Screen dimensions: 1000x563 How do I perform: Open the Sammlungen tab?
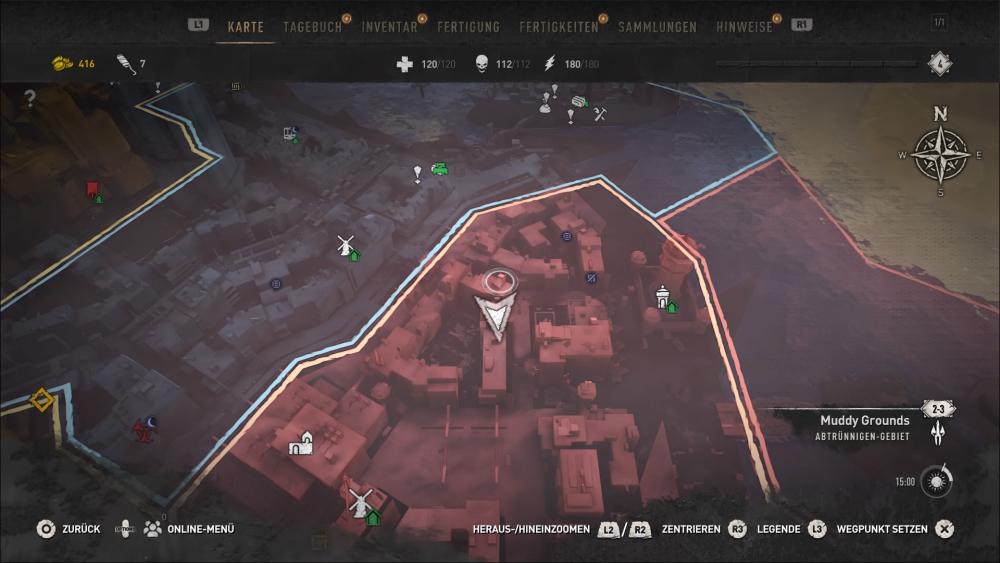(x=657, y=27)
